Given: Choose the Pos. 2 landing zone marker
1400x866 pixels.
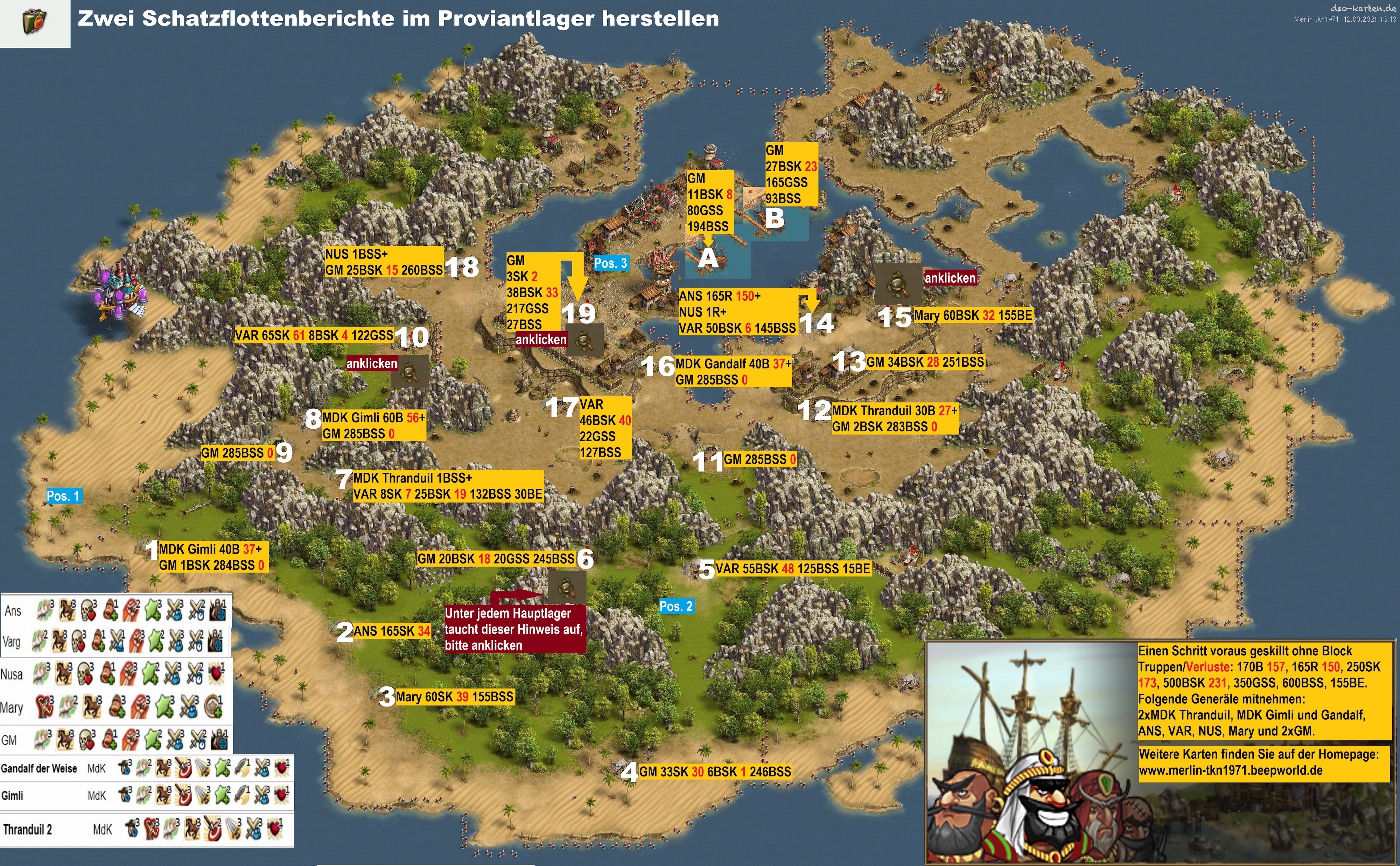Looking at the screenshot, I should [x=676, y=606].
